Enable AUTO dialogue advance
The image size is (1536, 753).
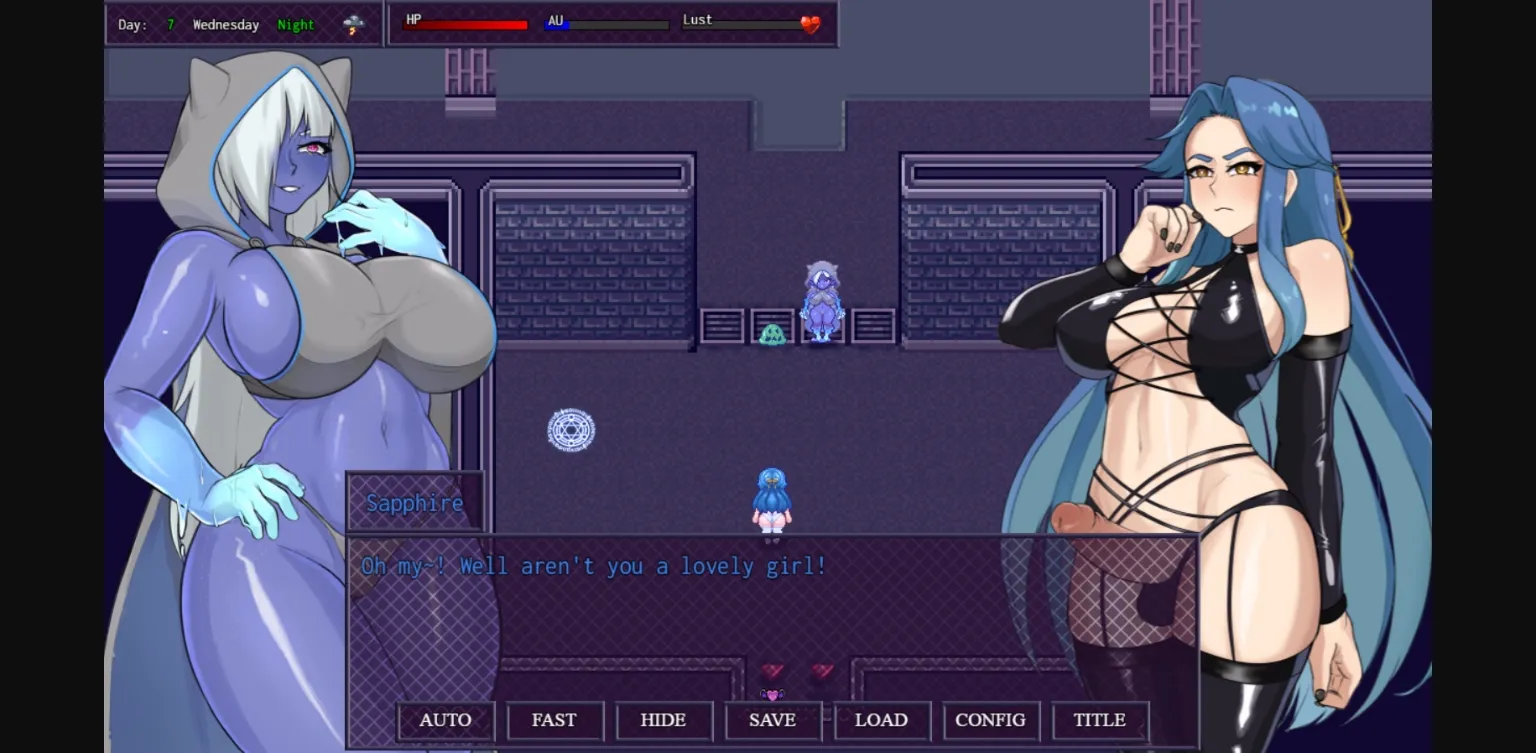[x=445, y=720]
